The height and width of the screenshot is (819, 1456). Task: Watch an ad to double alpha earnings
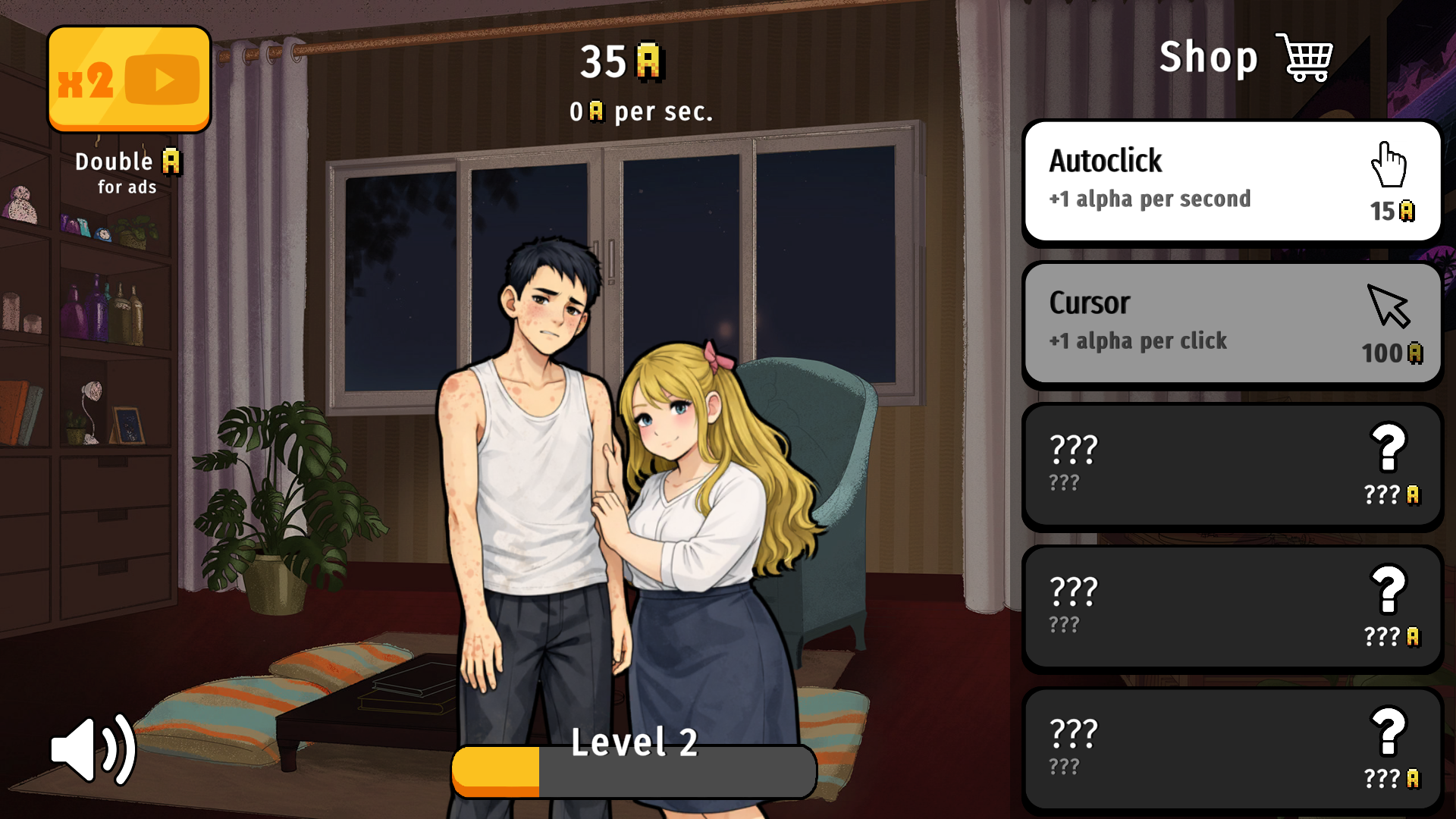pyautogui.click(x=129, y=78)
